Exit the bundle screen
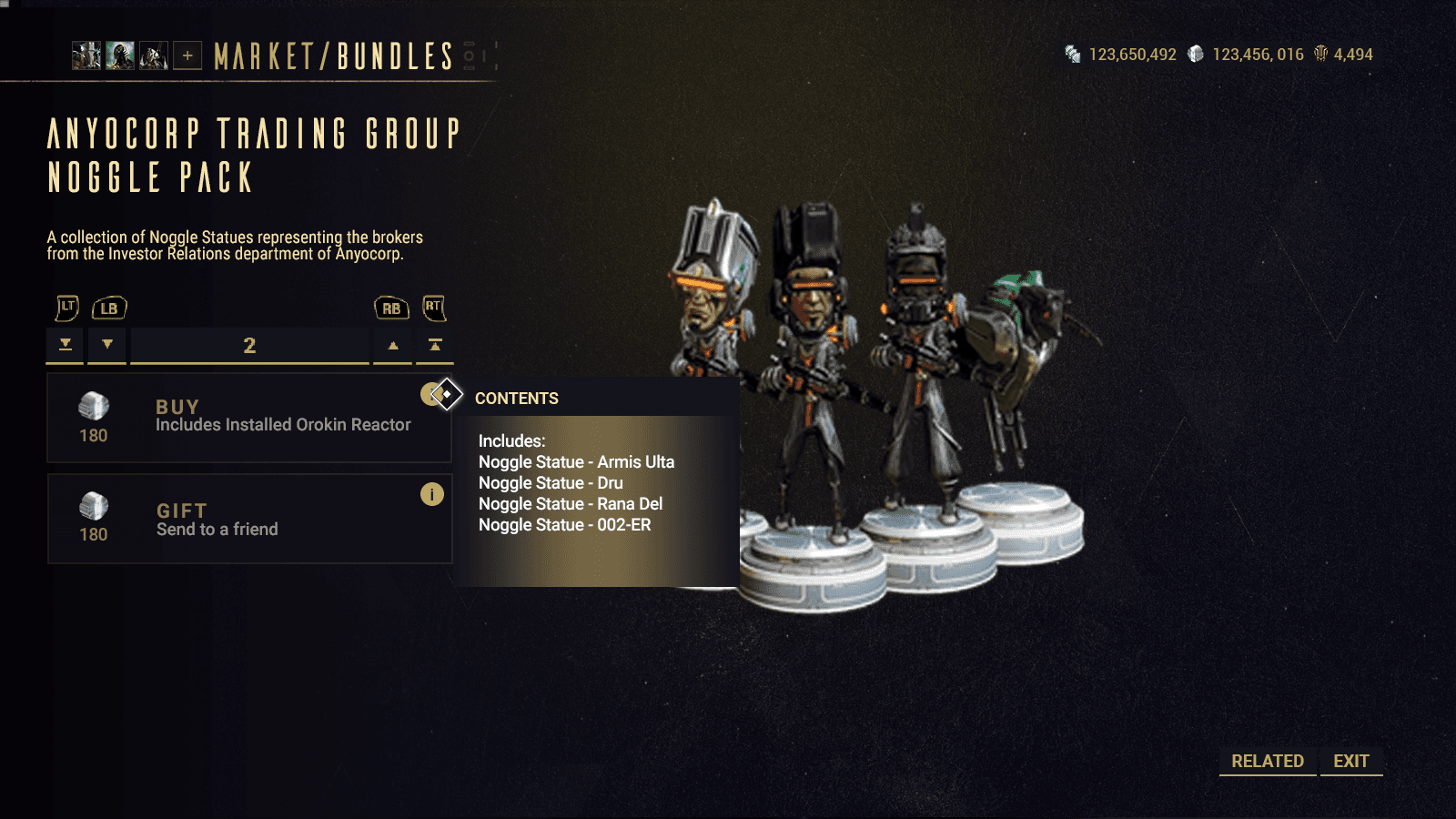This screenshot has height=819, width=1456. pos(1350,761)
